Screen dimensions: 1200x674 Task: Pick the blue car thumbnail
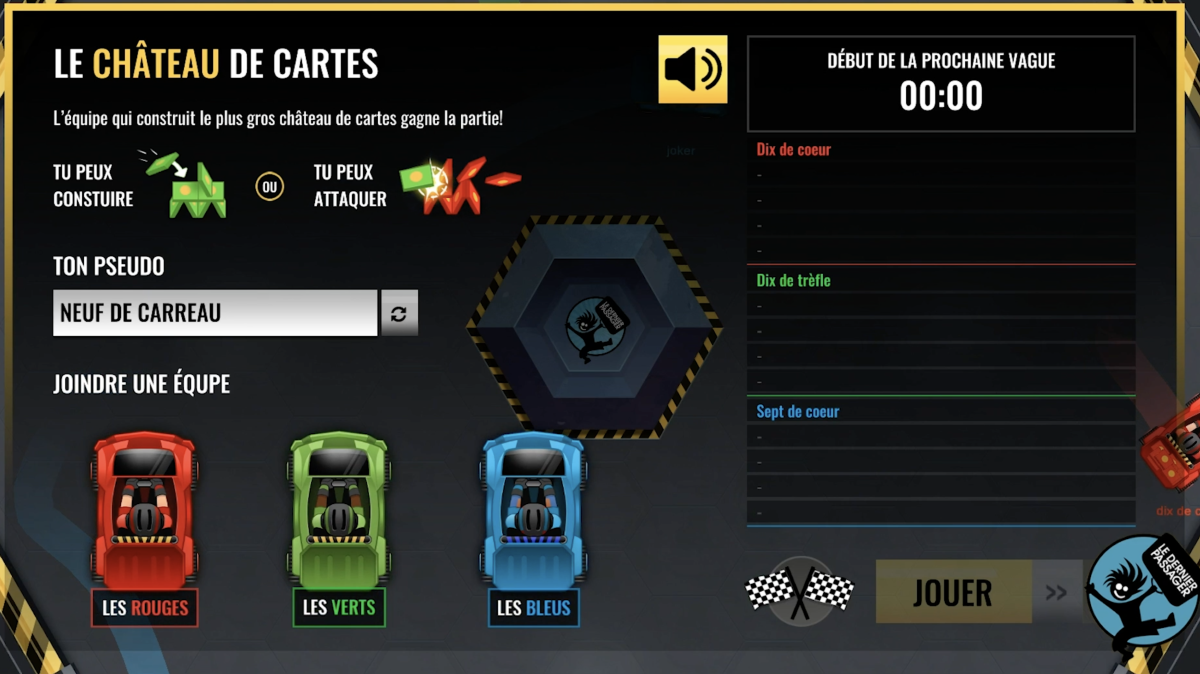(x=534, y=508)
